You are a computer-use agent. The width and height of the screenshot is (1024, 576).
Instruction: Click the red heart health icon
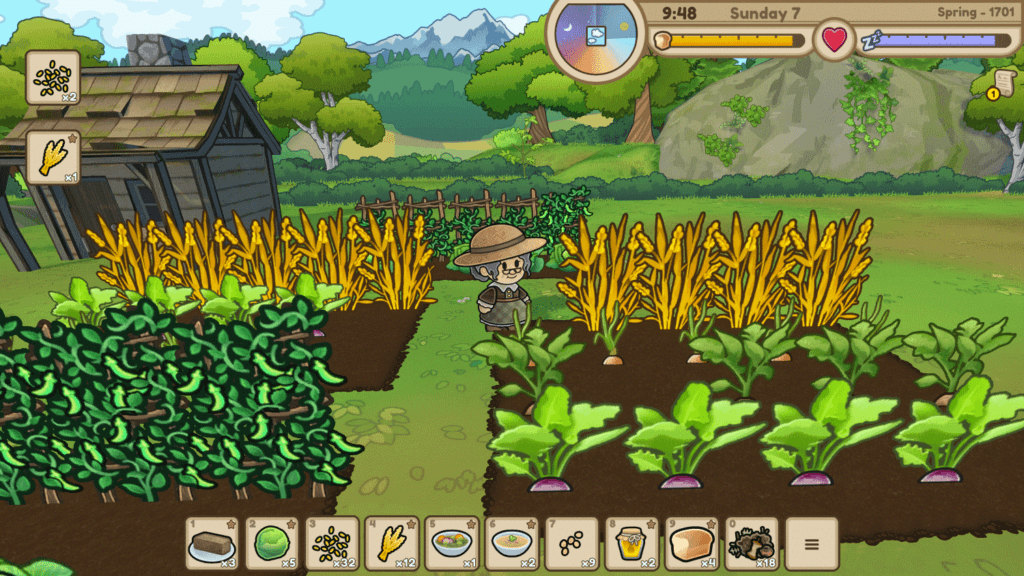point(834,41)
